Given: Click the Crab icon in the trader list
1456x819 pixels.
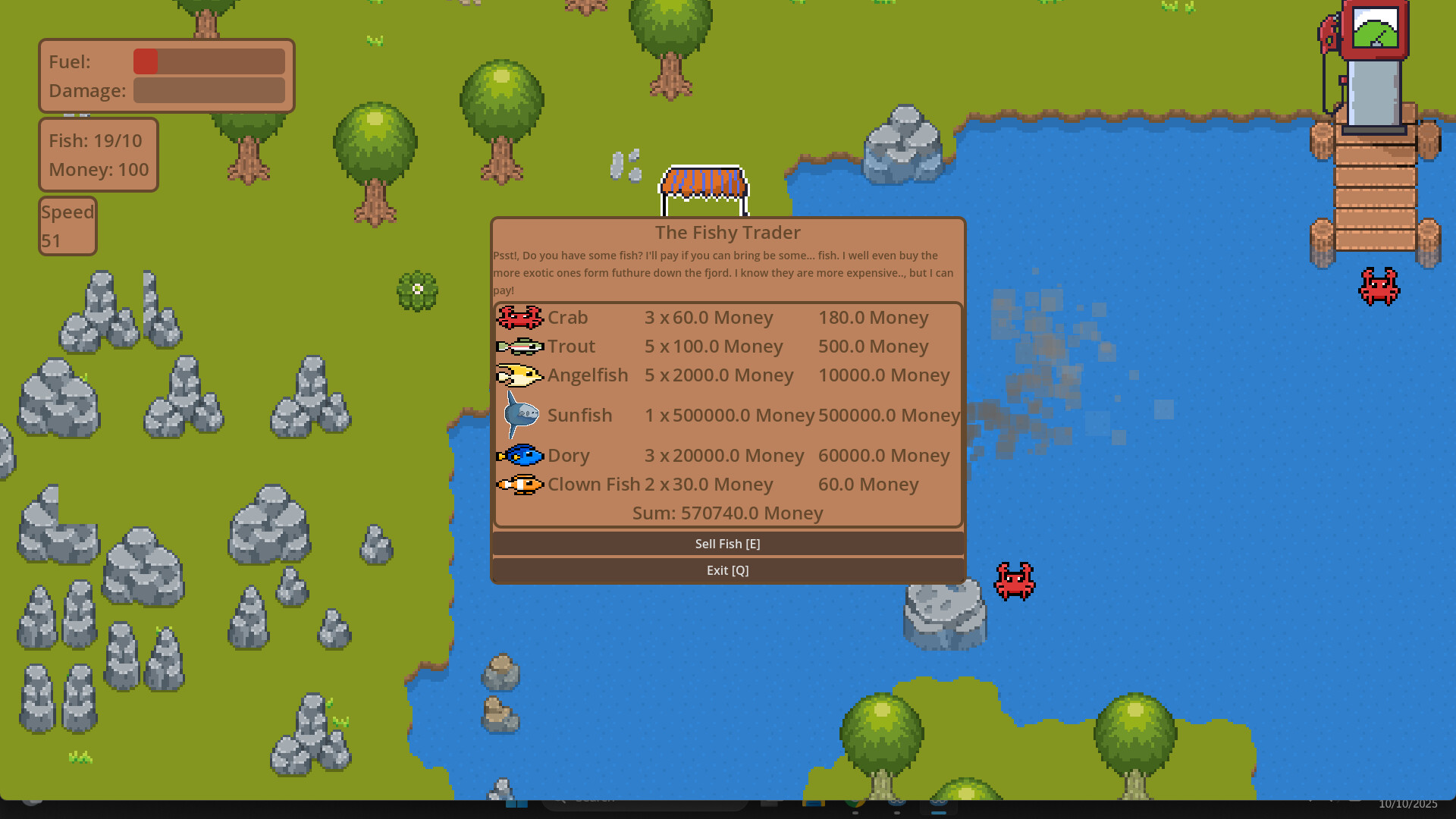Looking at the screenshot, I should point(519,318).
